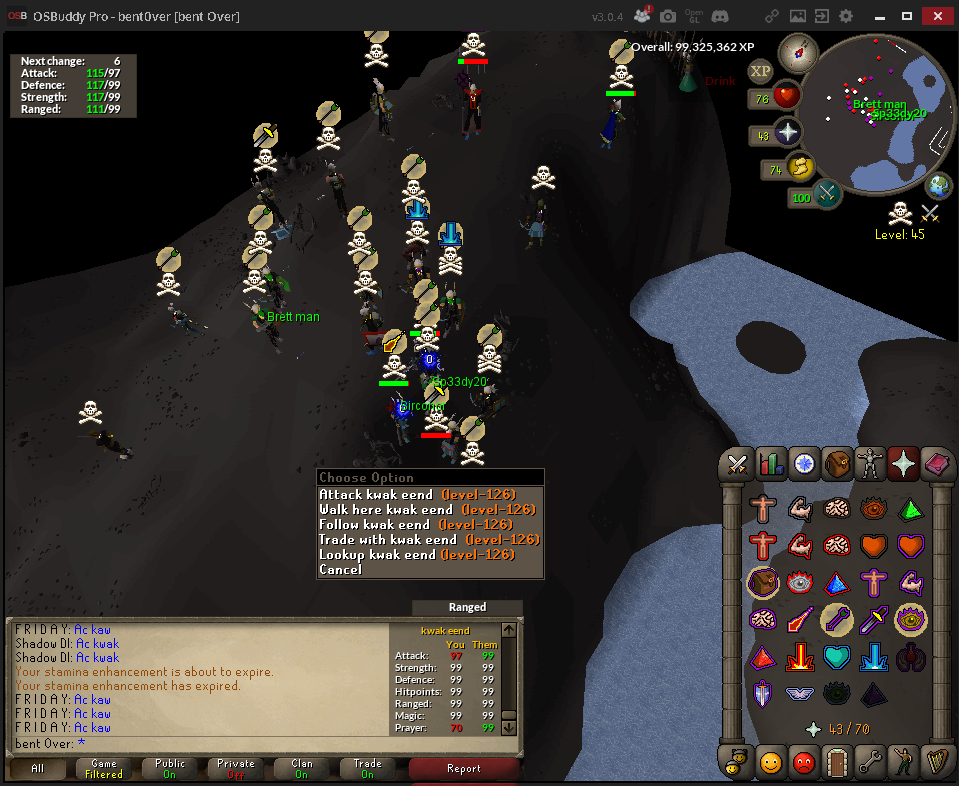Screen dimensions: 959x786
Task: Toggle the Protect from Missiles prayer
Action: (x=836, y=620)
